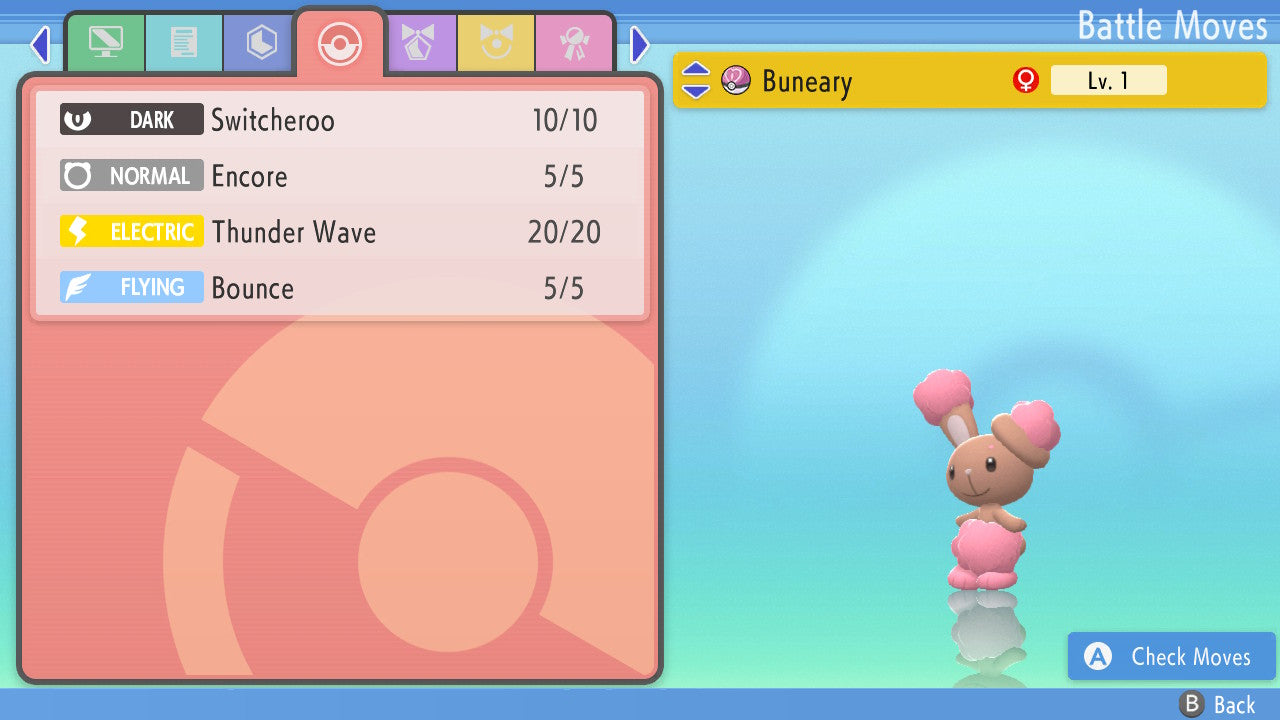Switch to the yellow tab
1280x720 pixels.
496,43
